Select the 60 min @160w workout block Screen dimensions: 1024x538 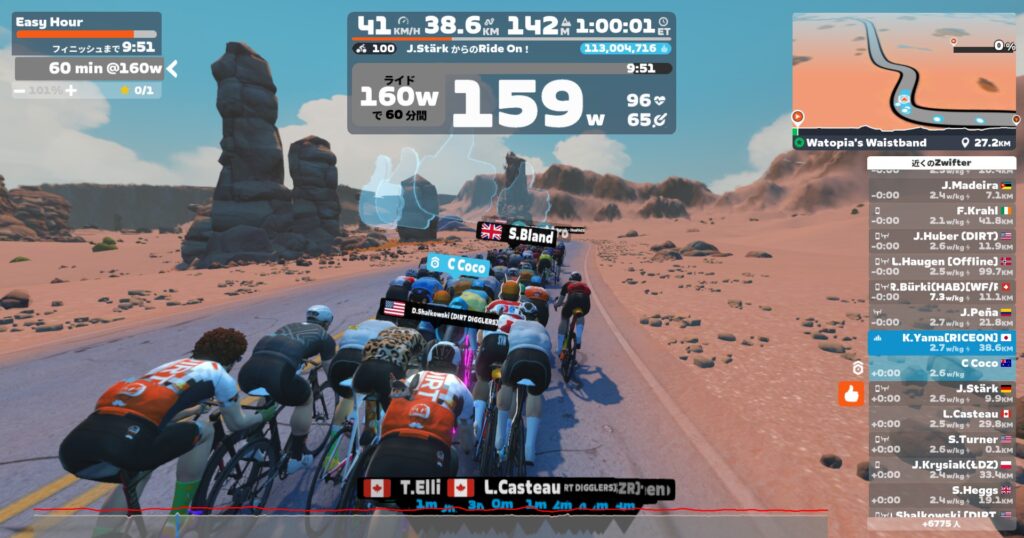click(88, 68)
